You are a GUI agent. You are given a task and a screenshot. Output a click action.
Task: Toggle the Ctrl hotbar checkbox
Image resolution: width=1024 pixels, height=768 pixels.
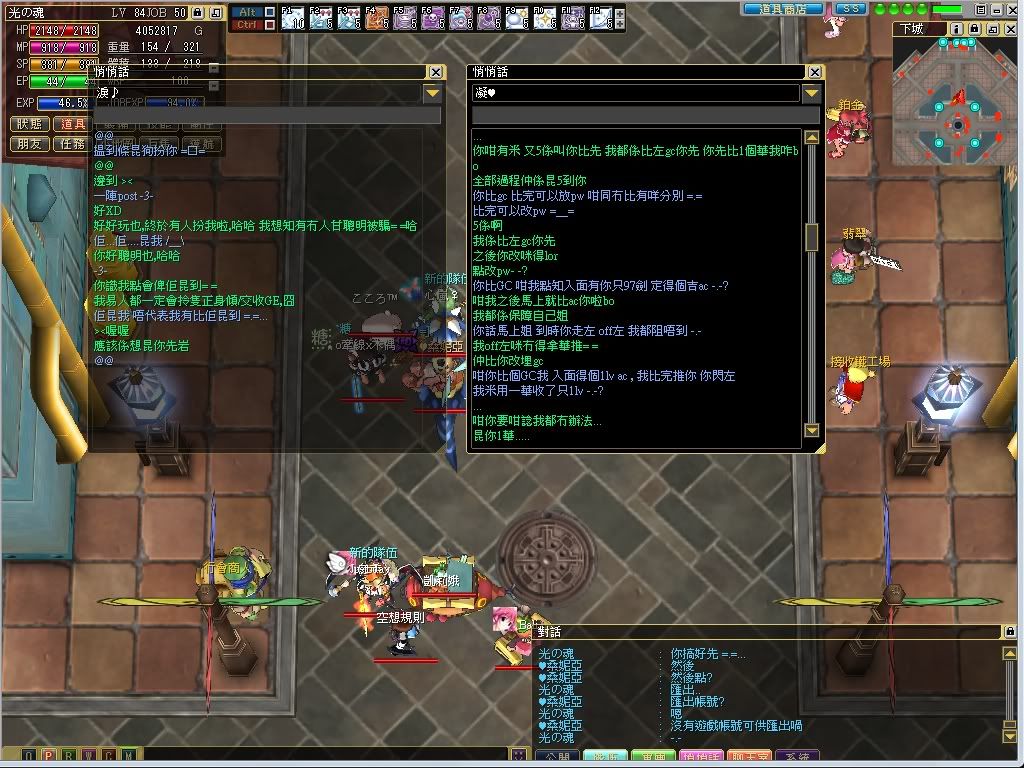pos(268,25)
